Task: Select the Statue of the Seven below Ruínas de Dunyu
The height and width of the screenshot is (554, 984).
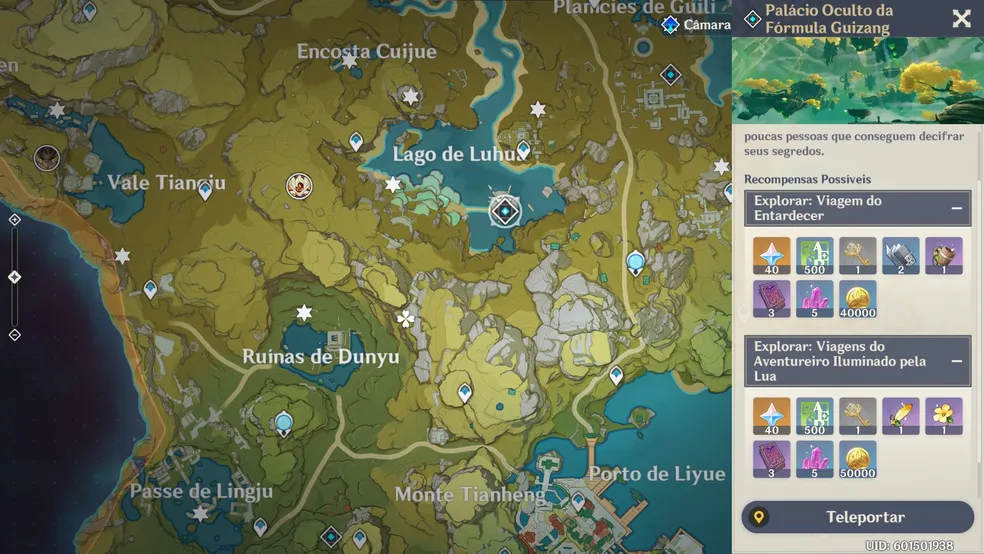Action: pyautogui.click(x=284, y=423)
